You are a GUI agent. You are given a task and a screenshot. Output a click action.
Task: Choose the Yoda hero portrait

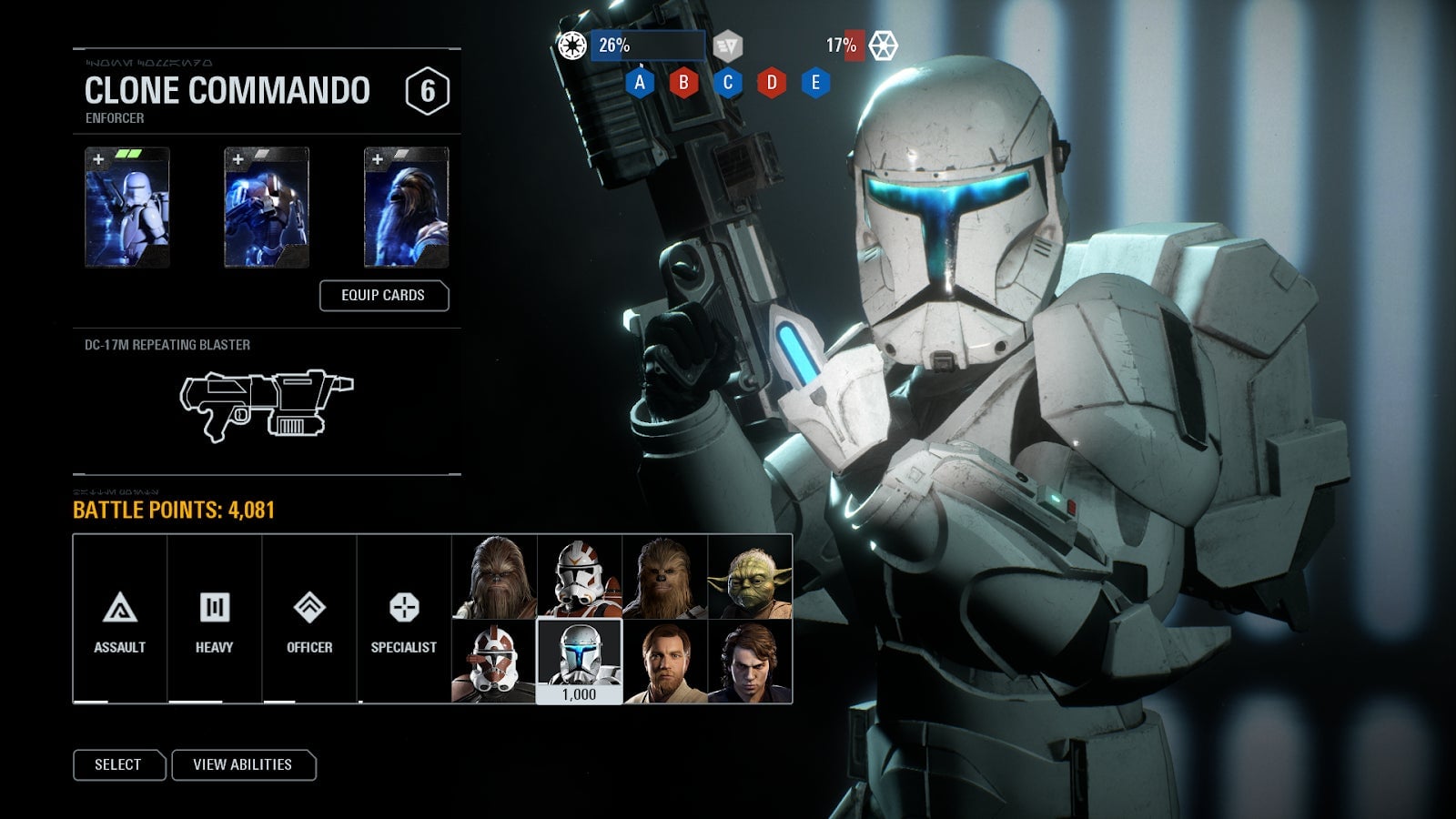pyautogui.click(x=750, y=577)
